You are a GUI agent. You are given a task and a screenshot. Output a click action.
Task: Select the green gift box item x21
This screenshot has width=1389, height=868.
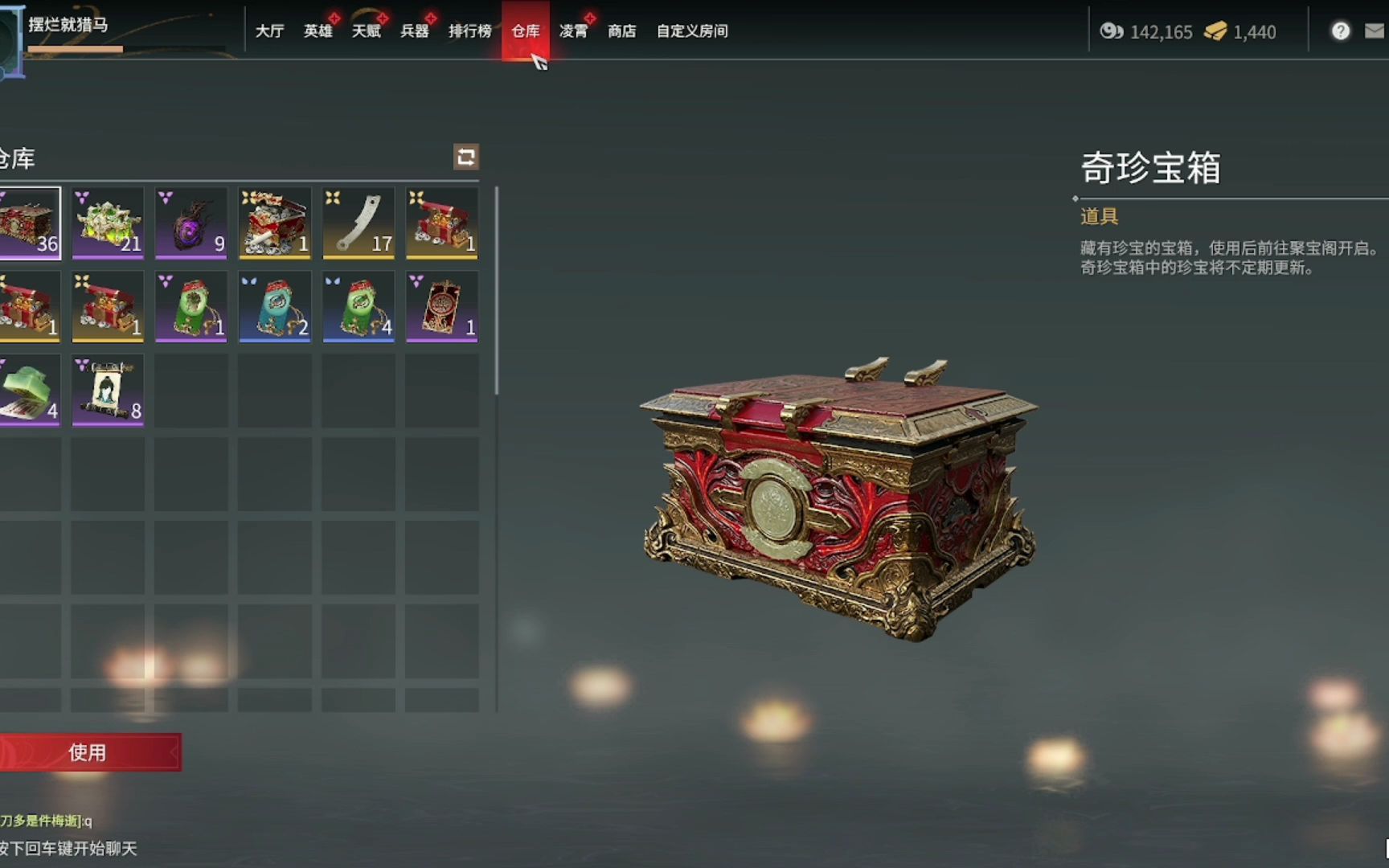108,223
